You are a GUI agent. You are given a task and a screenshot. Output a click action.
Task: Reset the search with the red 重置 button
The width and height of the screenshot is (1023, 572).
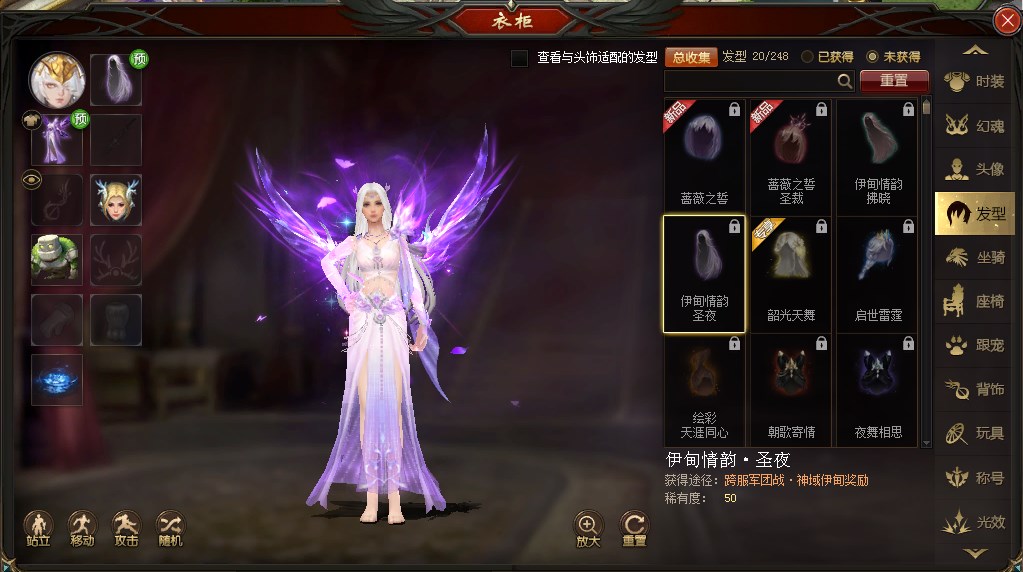pyautogui.click(x=894, y=81)
